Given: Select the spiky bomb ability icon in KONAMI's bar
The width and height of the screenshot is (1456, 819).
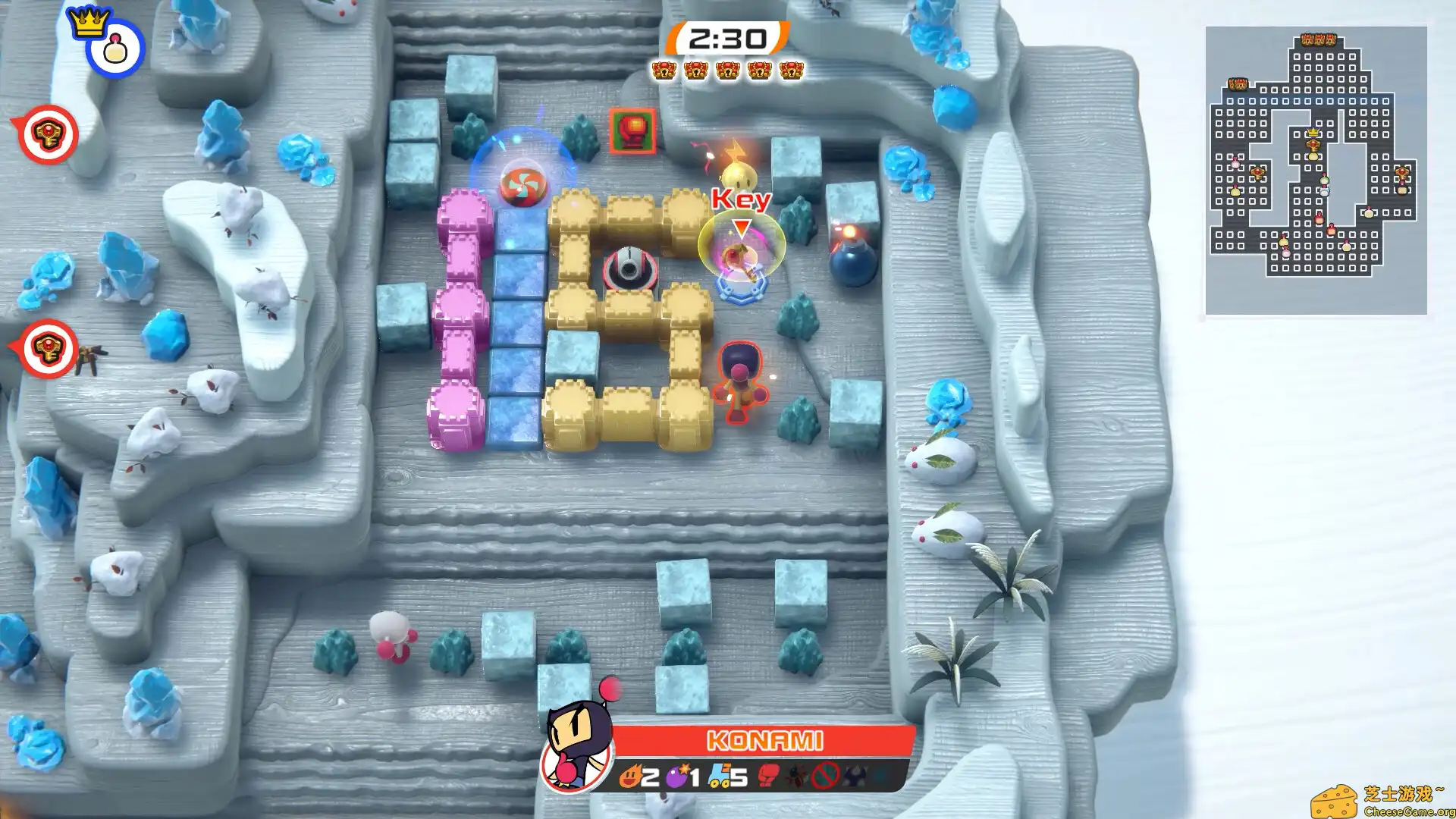Looking at the screenshot, I should [x=796, y=774].
